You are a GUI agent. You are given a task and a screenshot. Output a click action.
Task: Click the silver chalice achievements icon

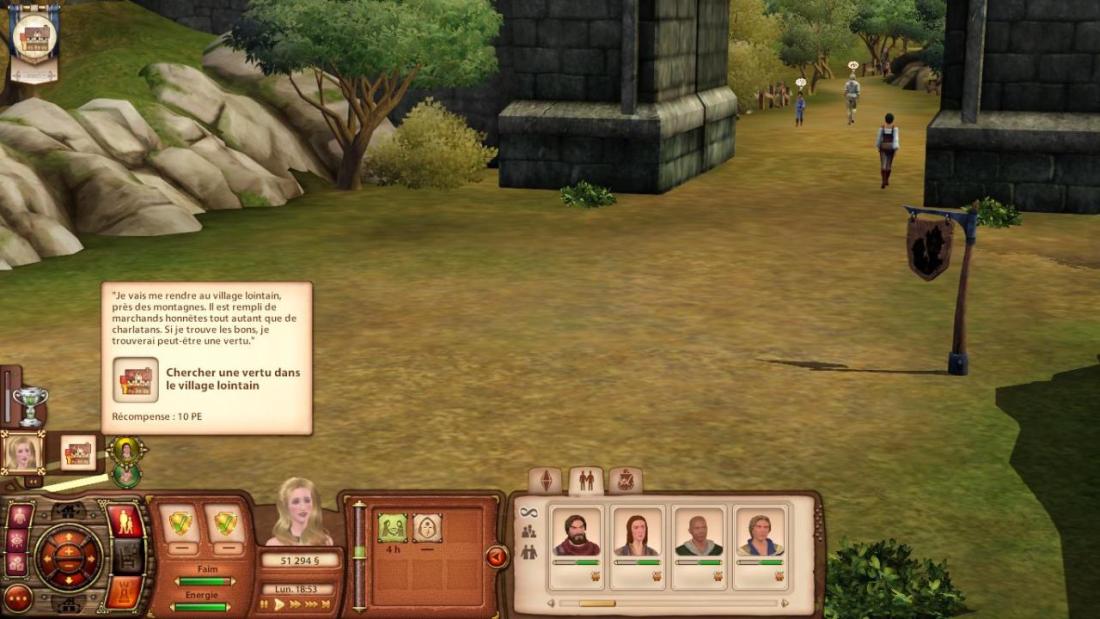tap(29, 404)
